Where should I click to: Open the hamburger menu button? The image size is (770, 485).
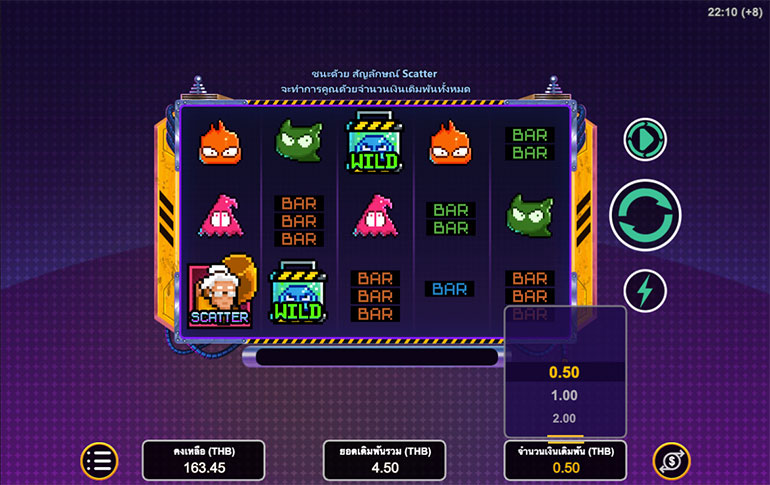pos(99,460)
